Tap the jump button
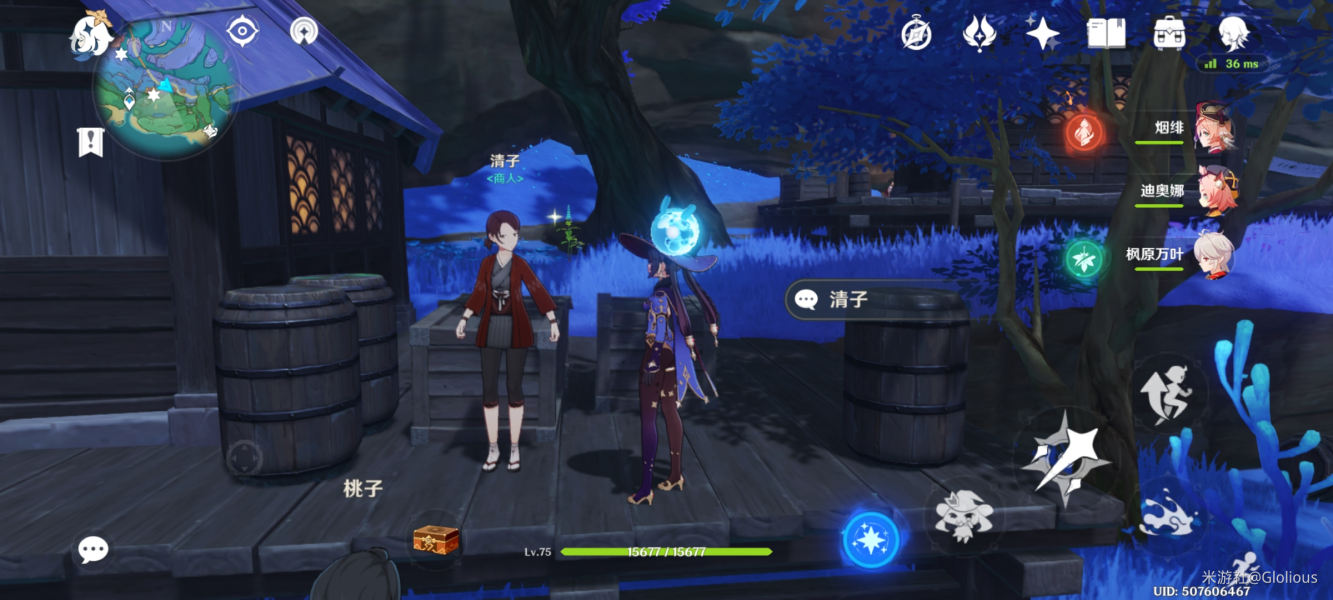The image size is (1333, 600). [1169, 391]
